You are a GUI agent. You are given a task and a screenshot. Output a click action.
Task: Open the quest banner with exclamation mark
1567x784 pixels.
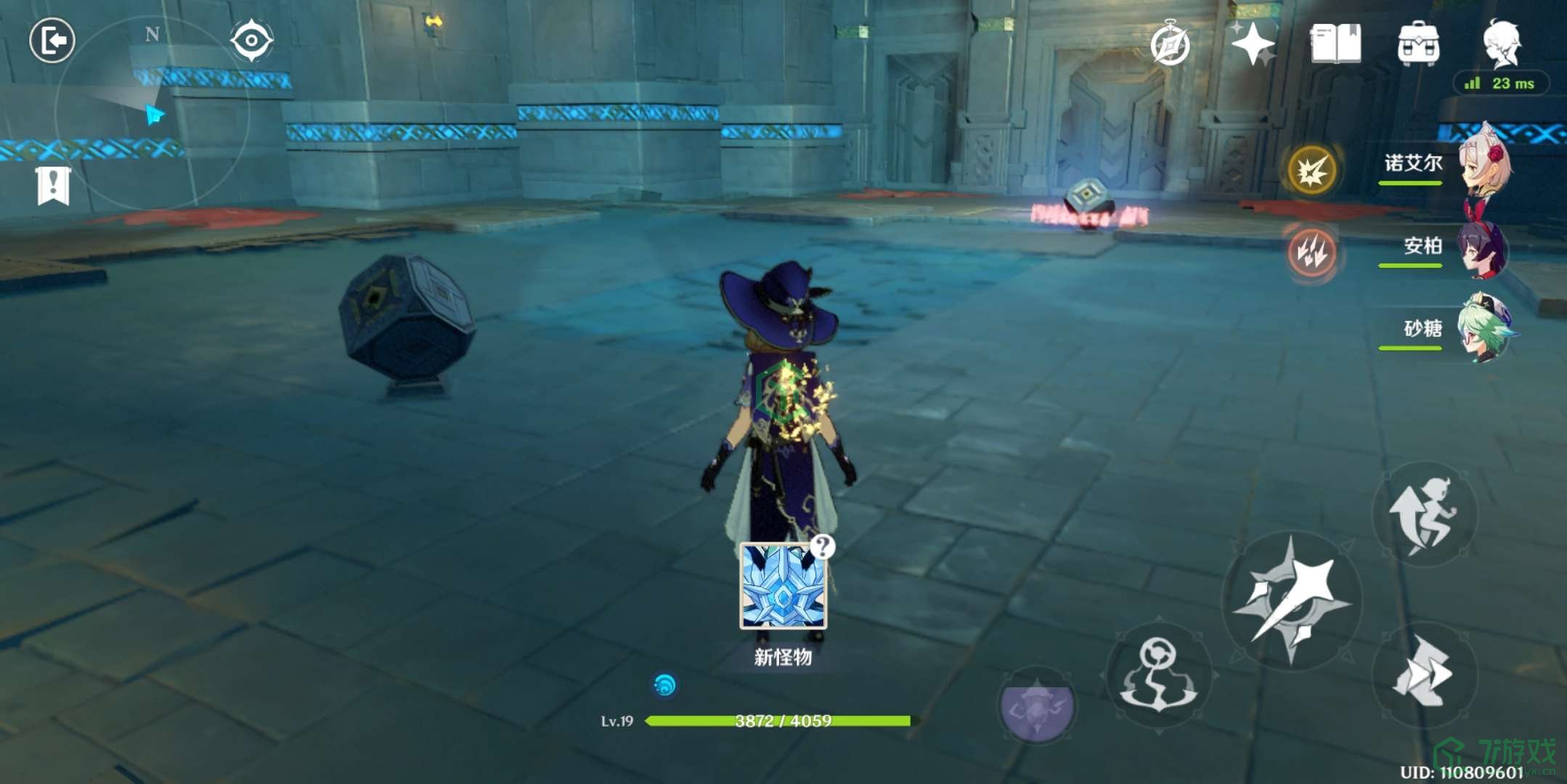coord(53,186)
